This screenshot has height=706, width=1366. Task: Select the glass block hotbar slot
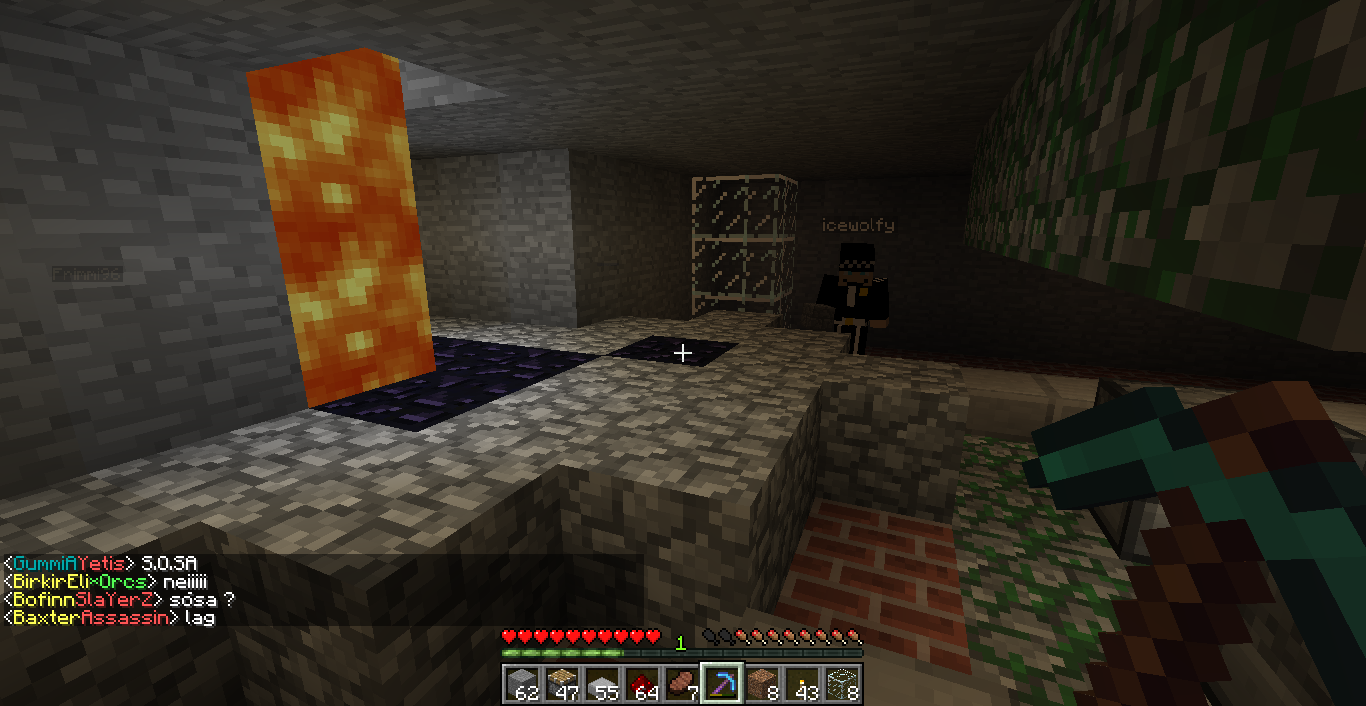pos(842,684)
